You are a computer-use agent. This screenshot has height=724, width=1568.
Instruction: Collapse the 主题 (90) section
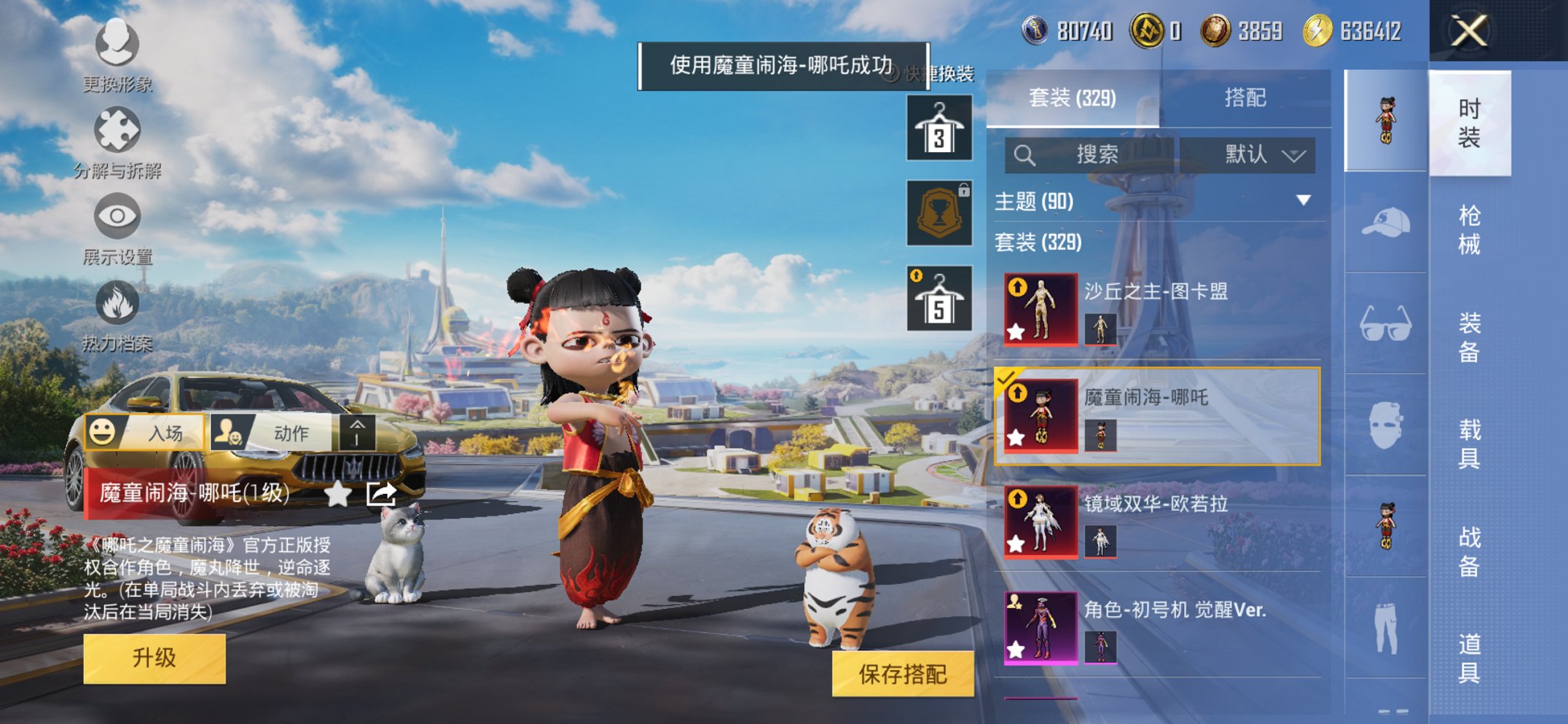(1304, 202)
